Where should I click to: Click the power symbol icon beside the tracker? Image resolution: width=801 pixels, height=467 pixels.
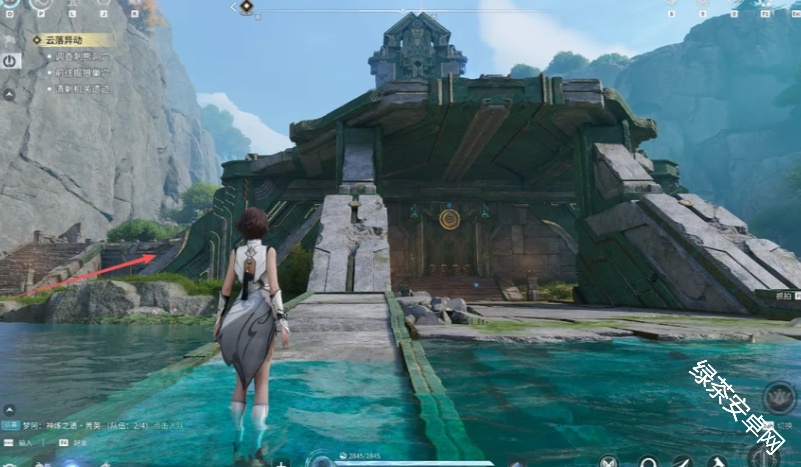tap(10, 61)
